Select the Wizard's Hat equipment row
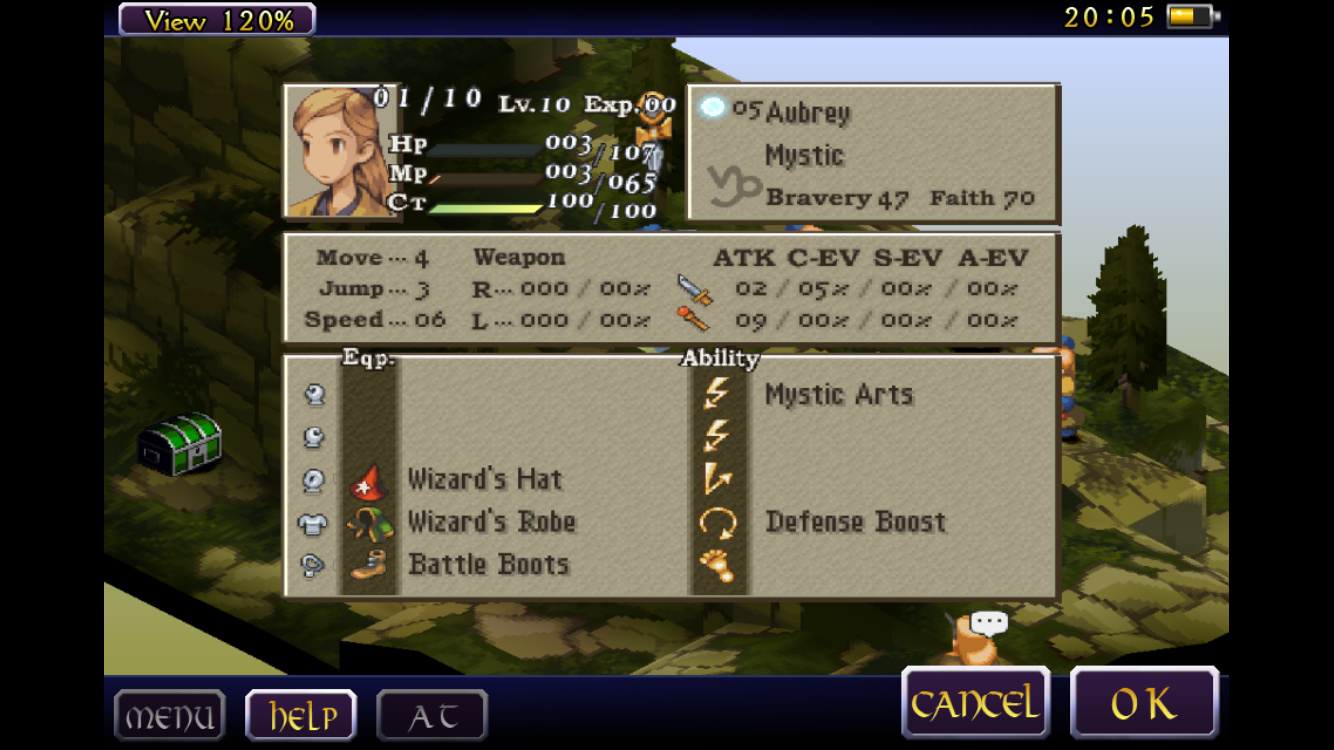The height and width of the screenshot is (750, 1334). [484, 480]
